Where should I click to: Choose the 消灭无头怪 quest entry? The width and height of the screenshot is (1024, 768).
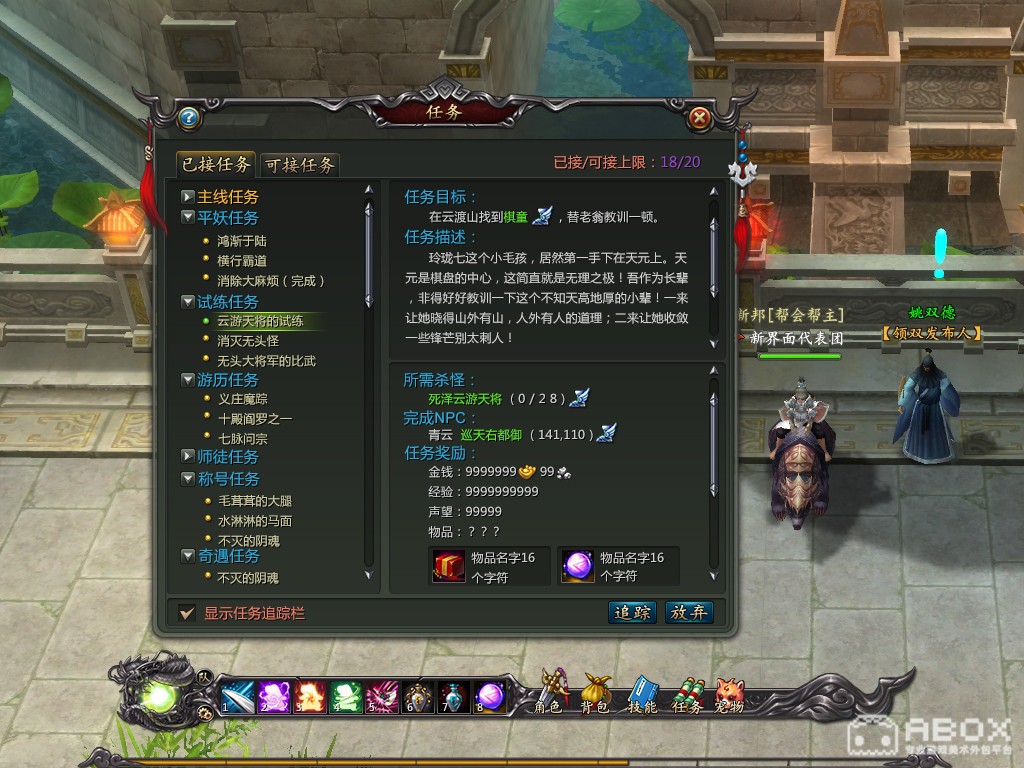248,341
